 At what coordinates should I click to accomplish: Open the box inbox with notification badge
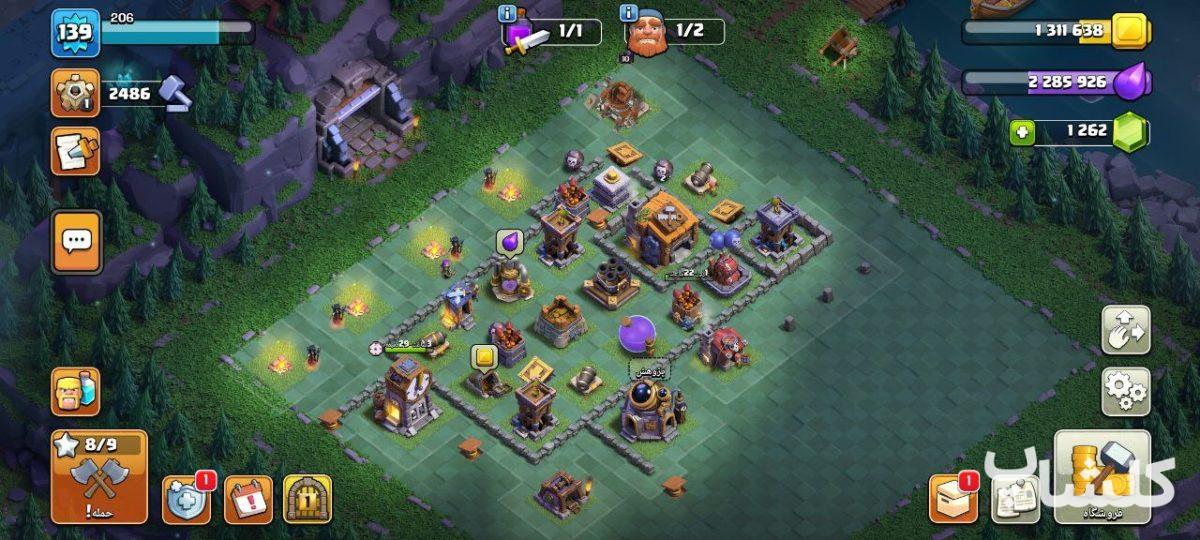click(x=953, y=498)
